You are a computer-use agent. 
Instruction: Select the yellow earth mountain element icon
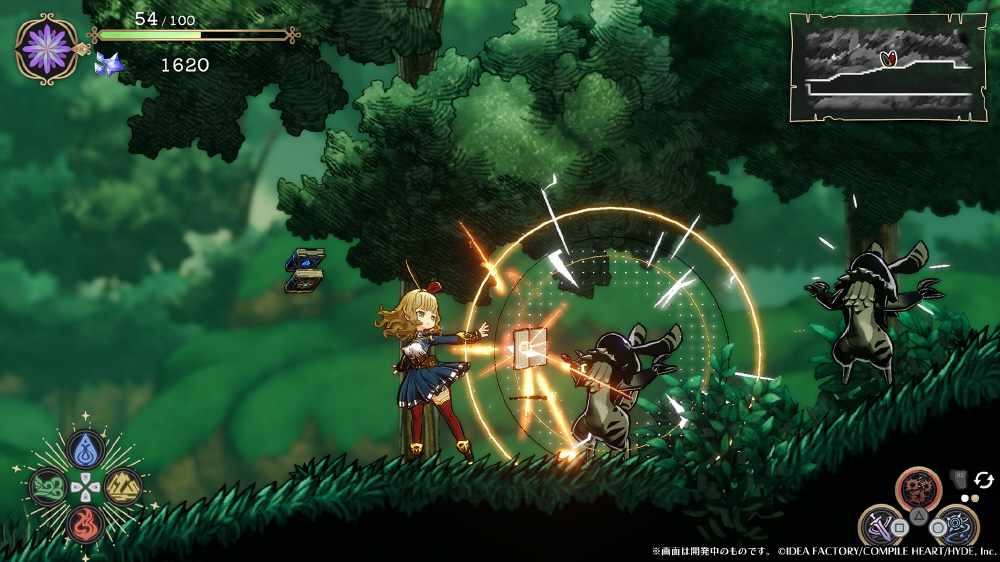tap(123, 487)
